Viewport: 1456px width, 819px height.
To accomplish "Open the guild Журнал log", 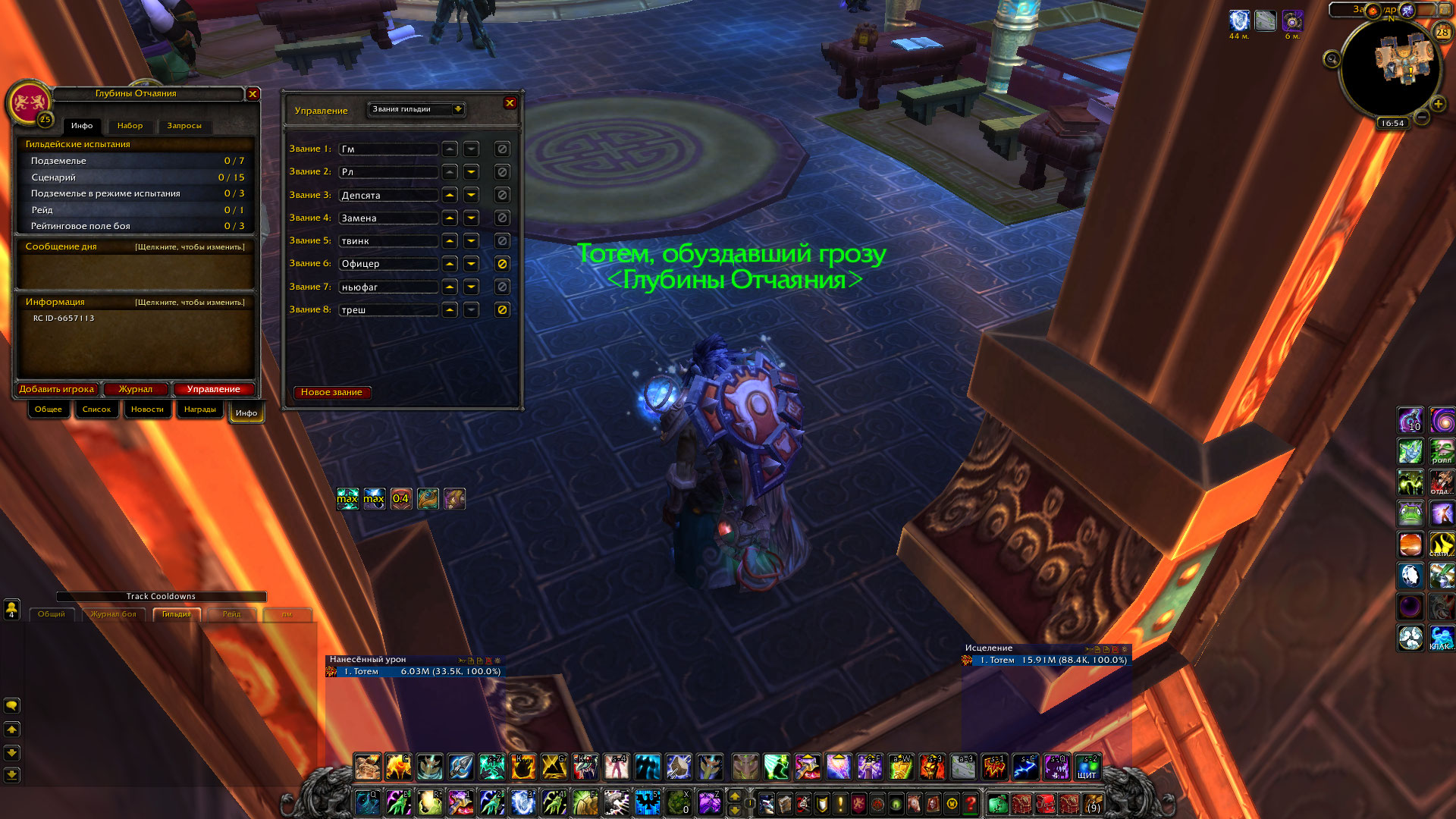I will 136,389.
